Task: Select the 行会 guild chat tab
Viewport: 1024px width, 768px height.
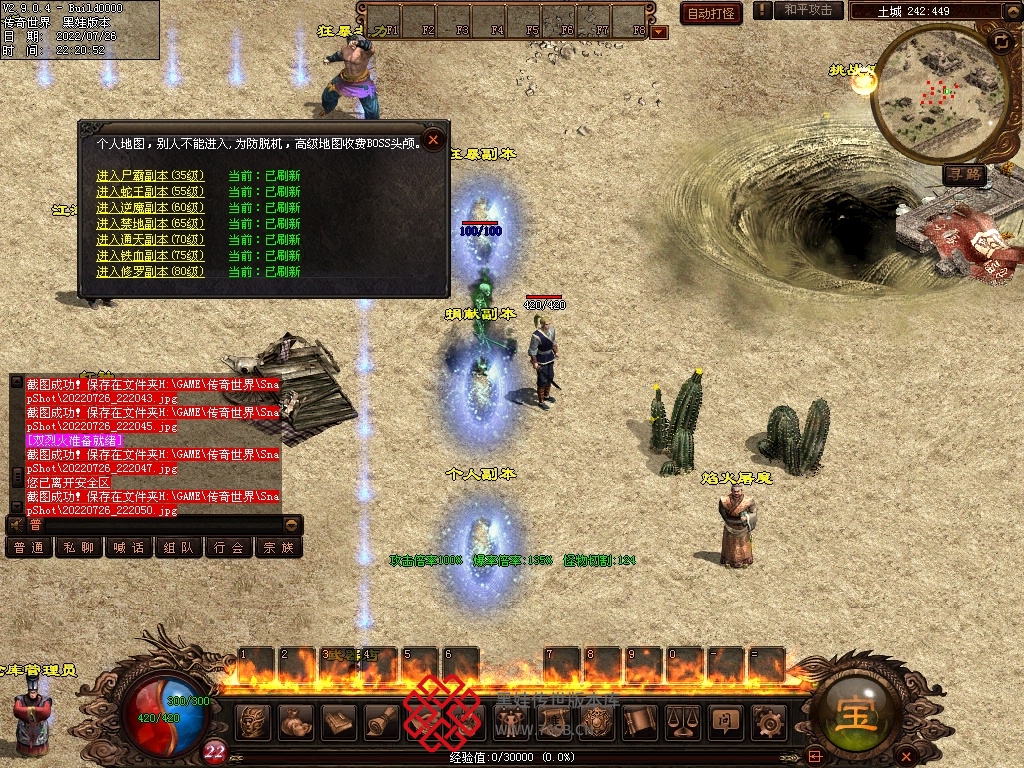Action: click(x=229, y=548)
